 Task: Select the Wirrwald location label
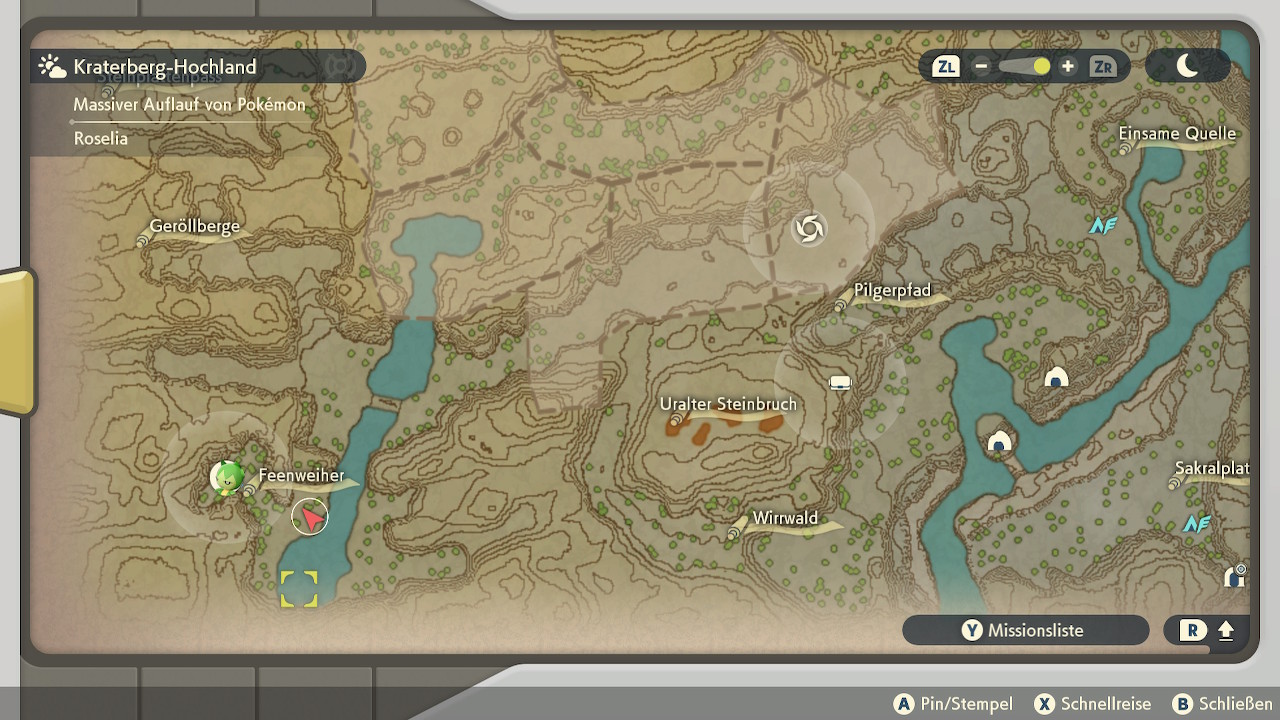785,518
